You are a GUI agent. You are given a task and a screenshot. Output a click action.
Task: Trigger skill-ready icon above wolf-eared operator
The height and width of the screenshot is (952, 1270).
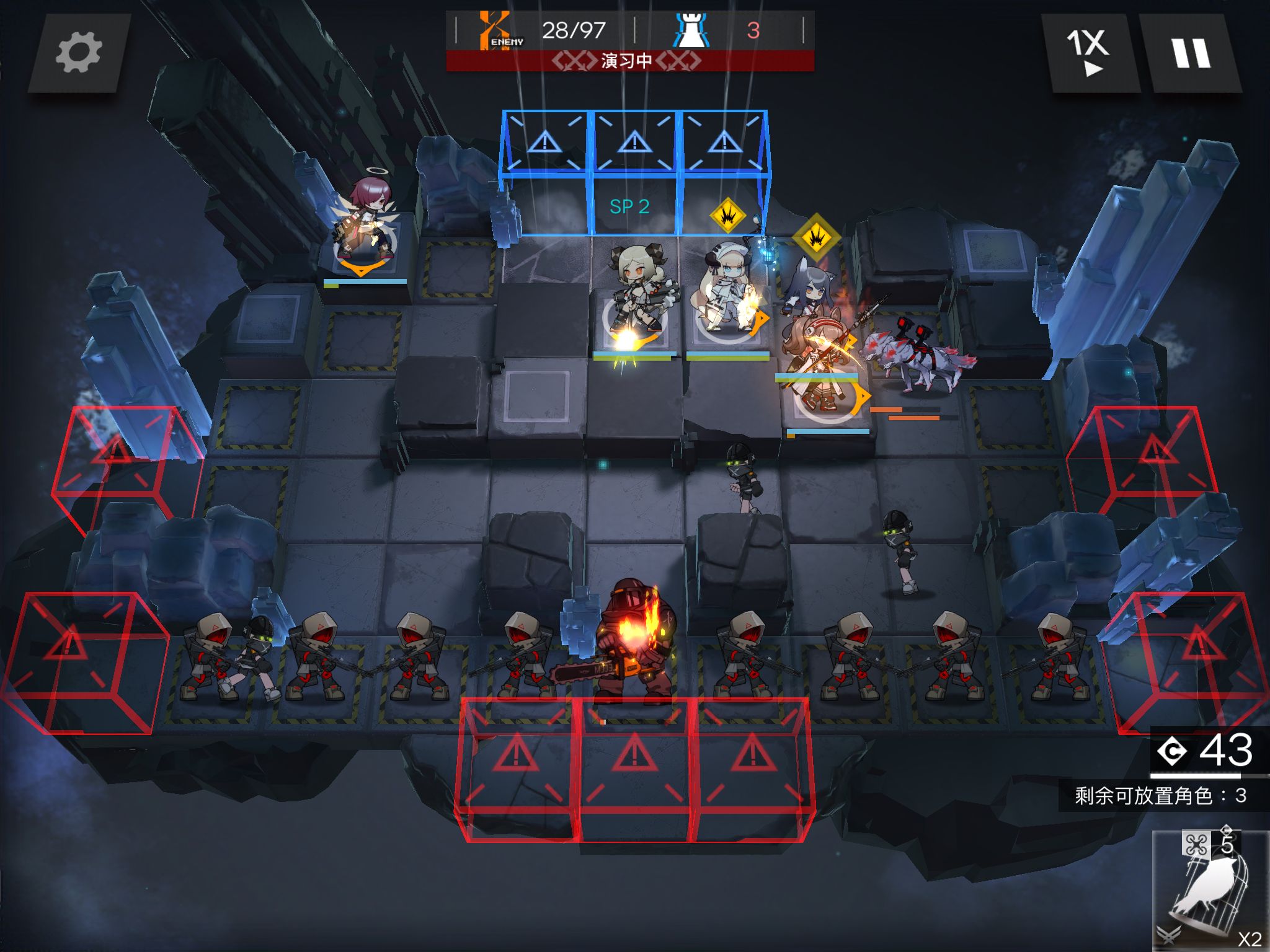click(816, 237)
